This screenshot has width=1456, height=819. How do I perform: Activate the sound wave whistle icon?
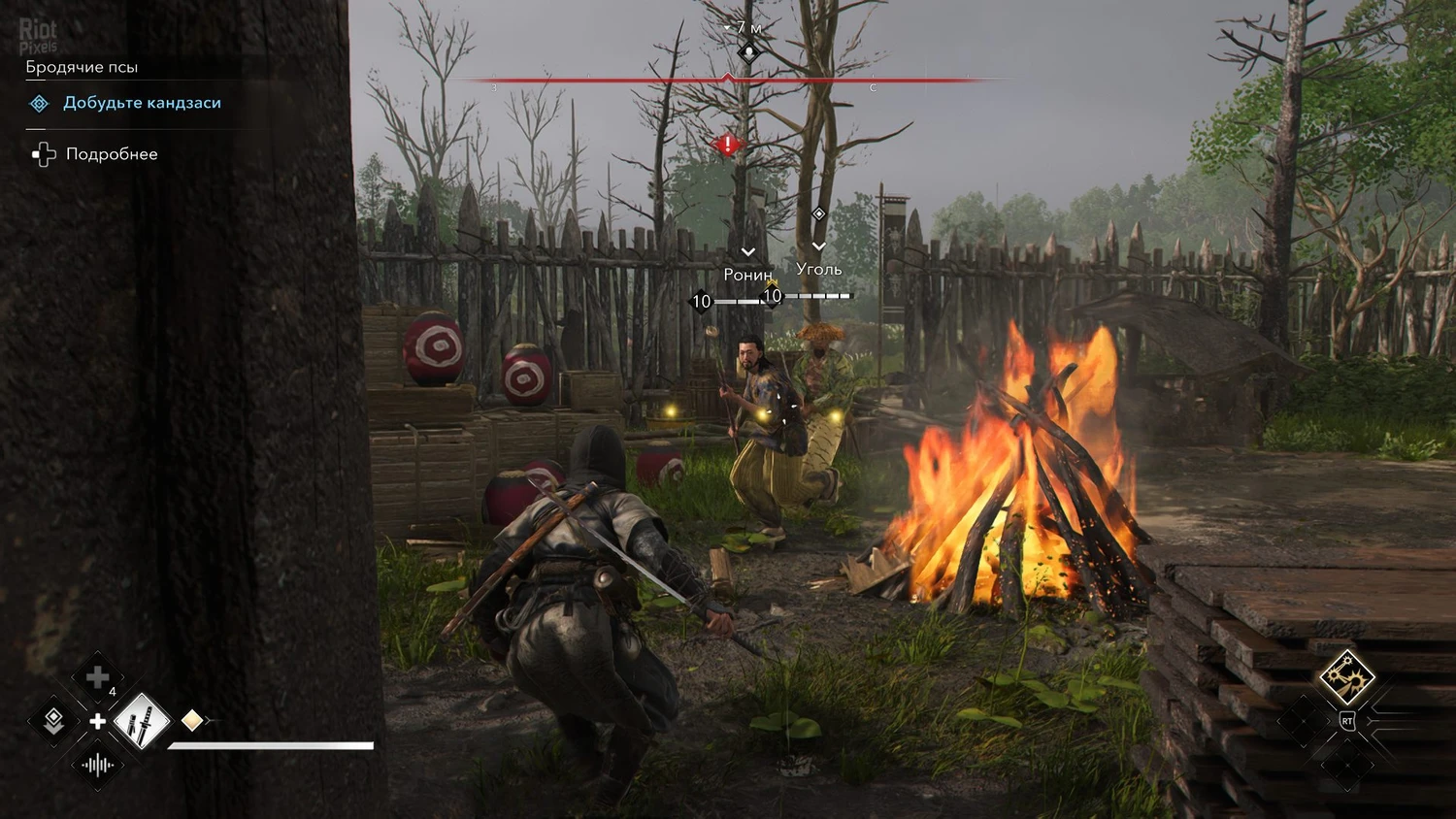(97, 766)
